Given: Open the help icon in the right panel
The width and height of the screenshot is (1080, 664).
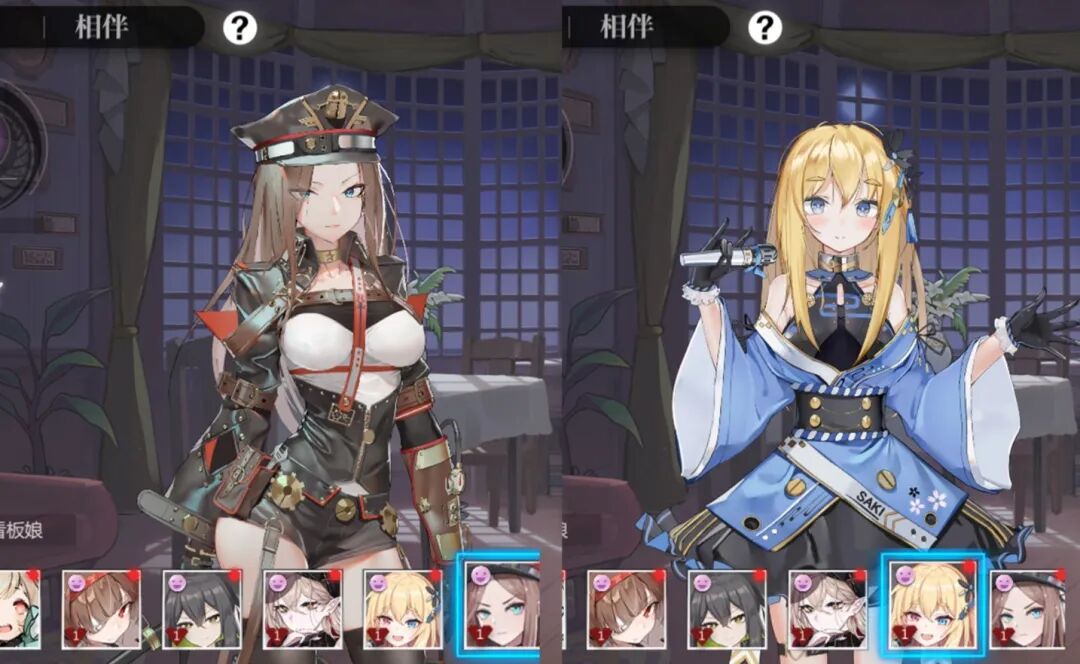Looking at the screenshot, I should [765, 28].
